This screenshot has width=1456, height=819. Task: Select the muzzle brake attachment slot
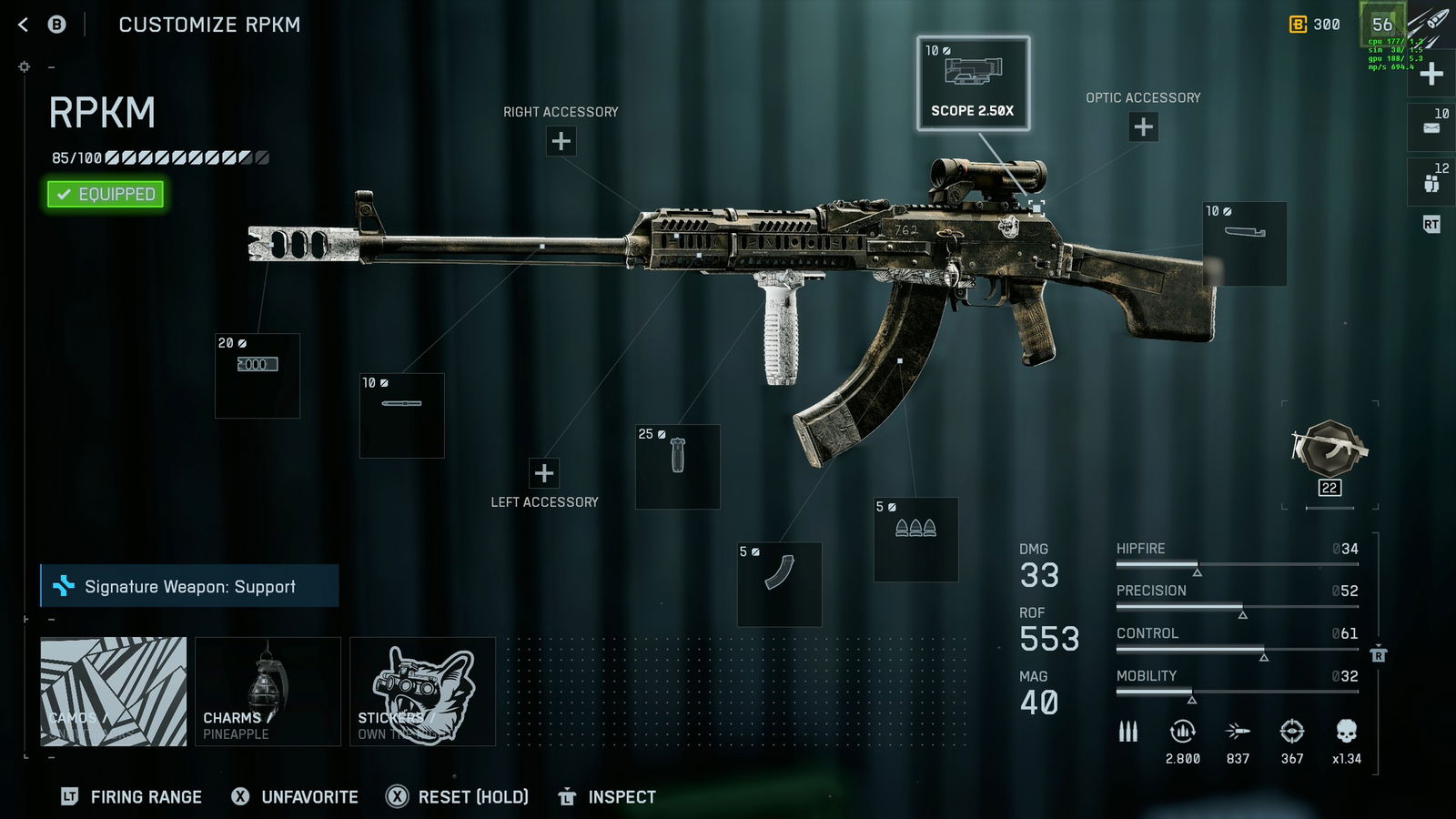258,376
